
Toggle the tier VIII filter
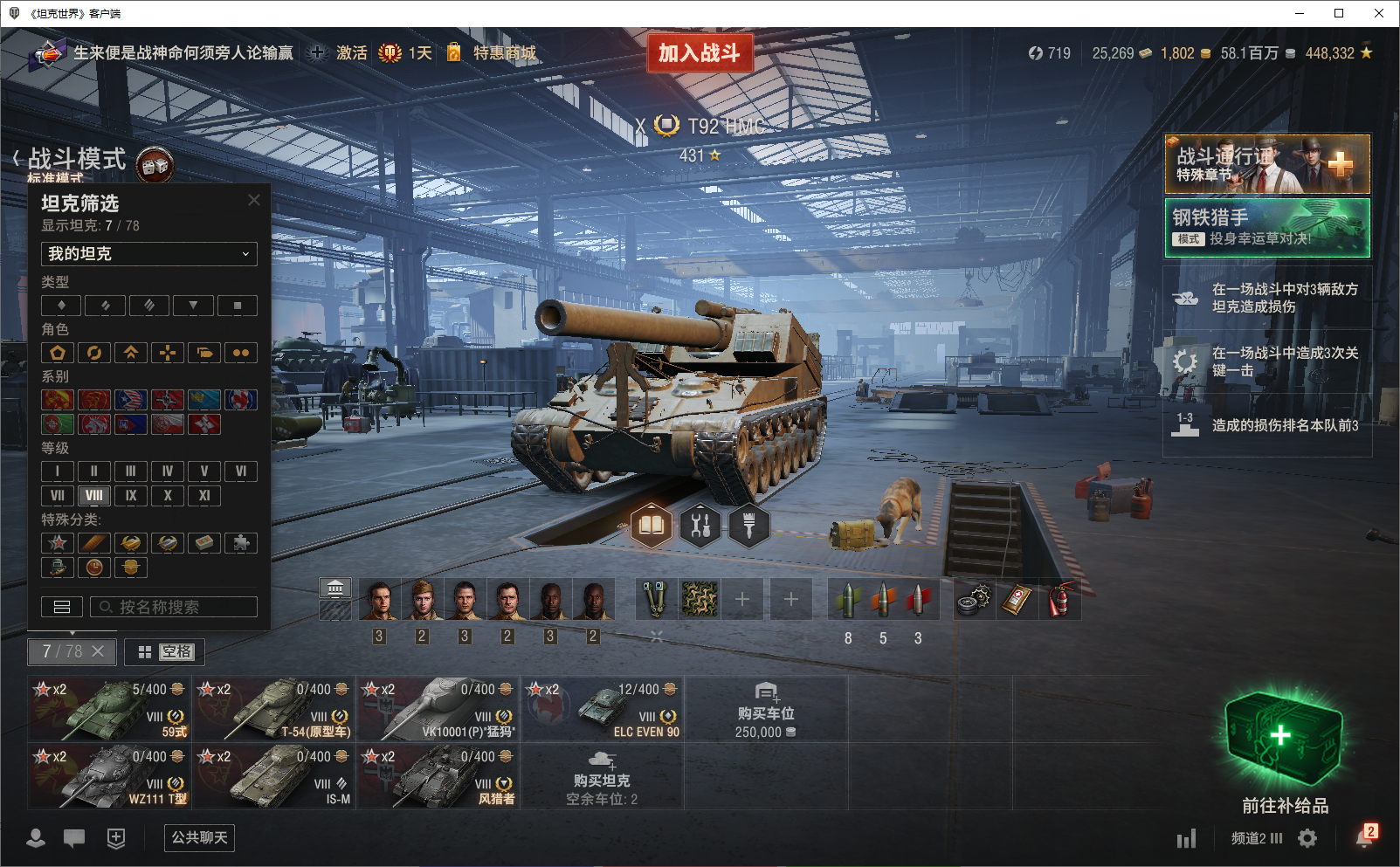pyautogui.click(x=94, y=496)
